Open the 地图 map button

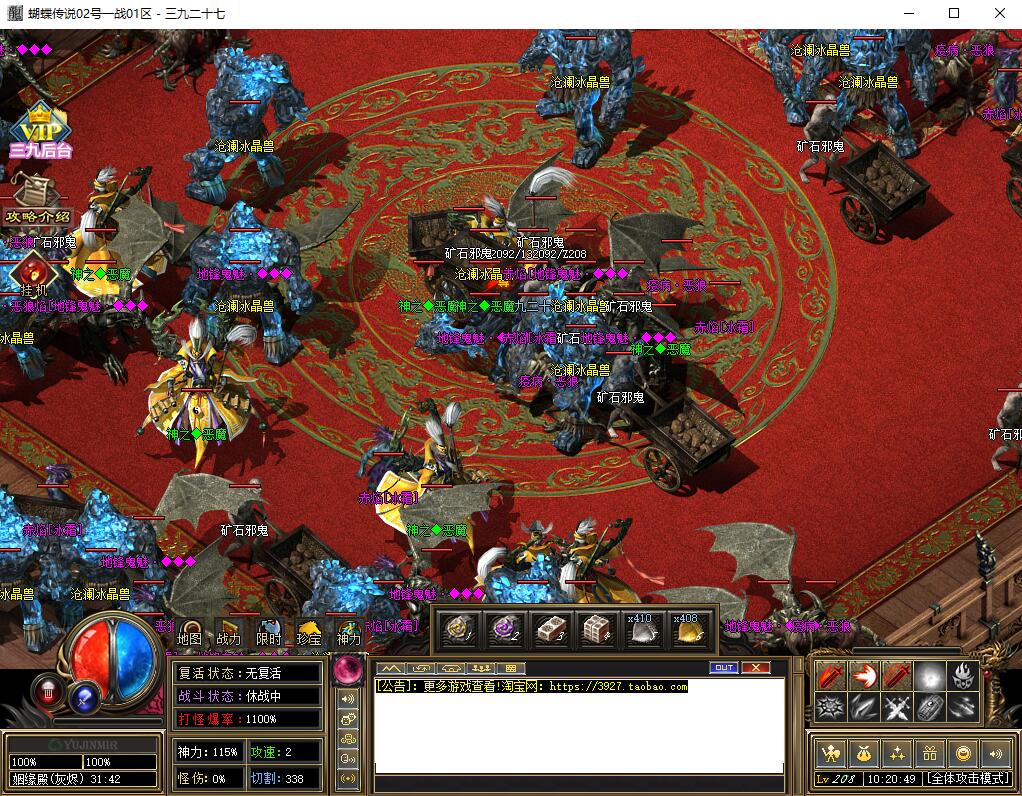[190, 633]
